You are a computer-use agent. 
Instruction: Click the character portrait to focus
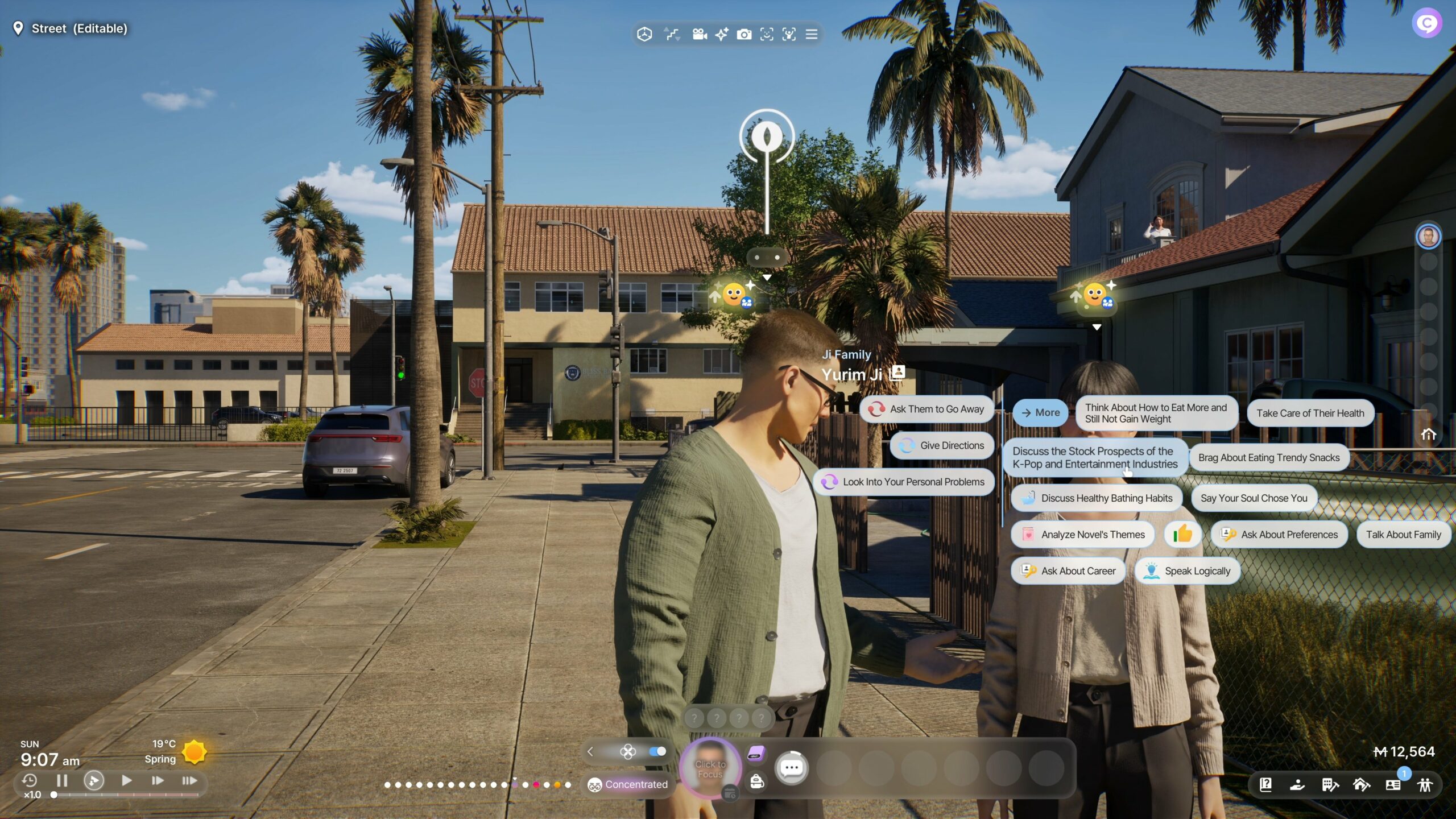pos(710,768)
